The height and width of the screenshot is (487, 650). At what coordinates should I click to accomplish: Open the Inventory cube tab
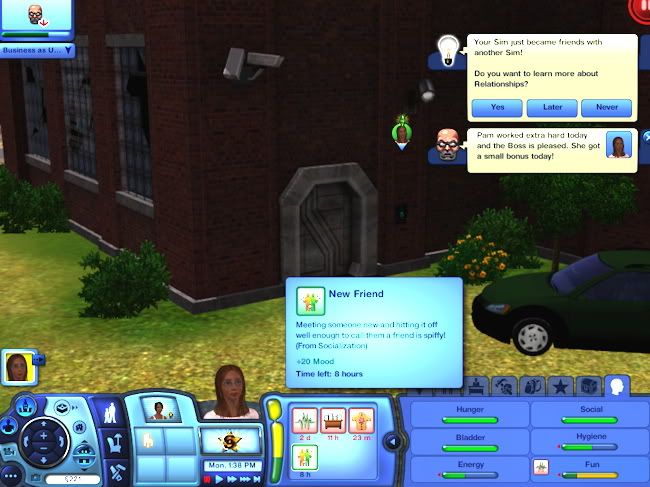click(589, 385)
